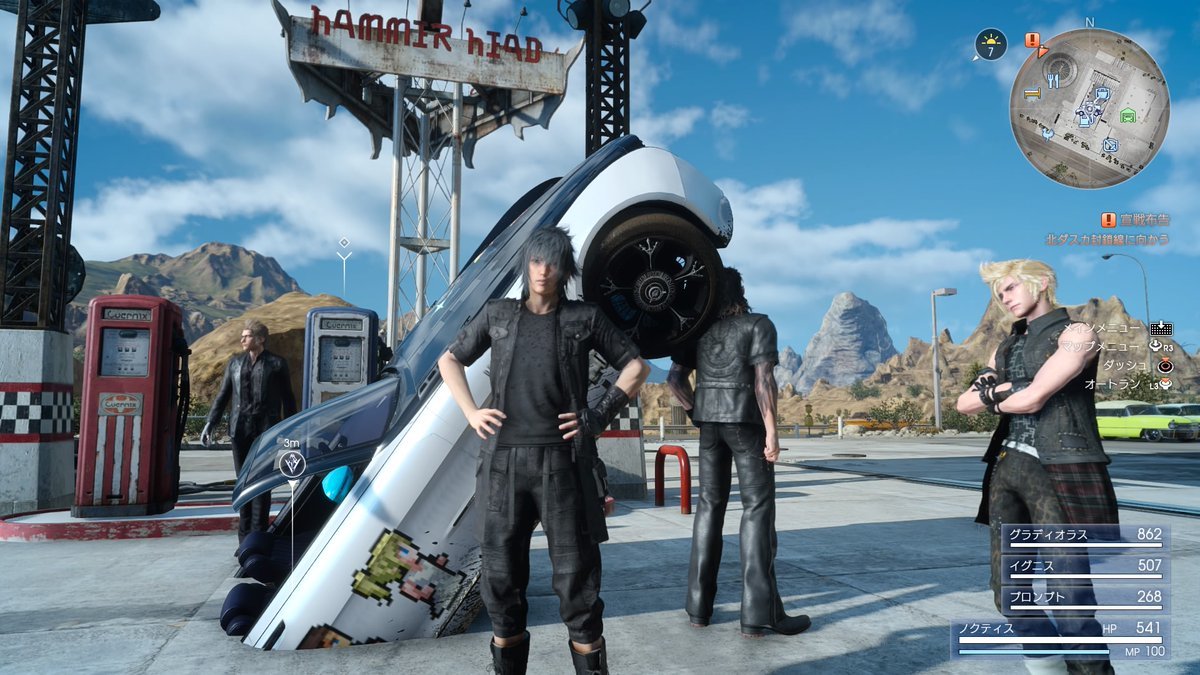Select the fork and knife restaurant marker
This screenshot has height=675, width=1200.
1053,80
